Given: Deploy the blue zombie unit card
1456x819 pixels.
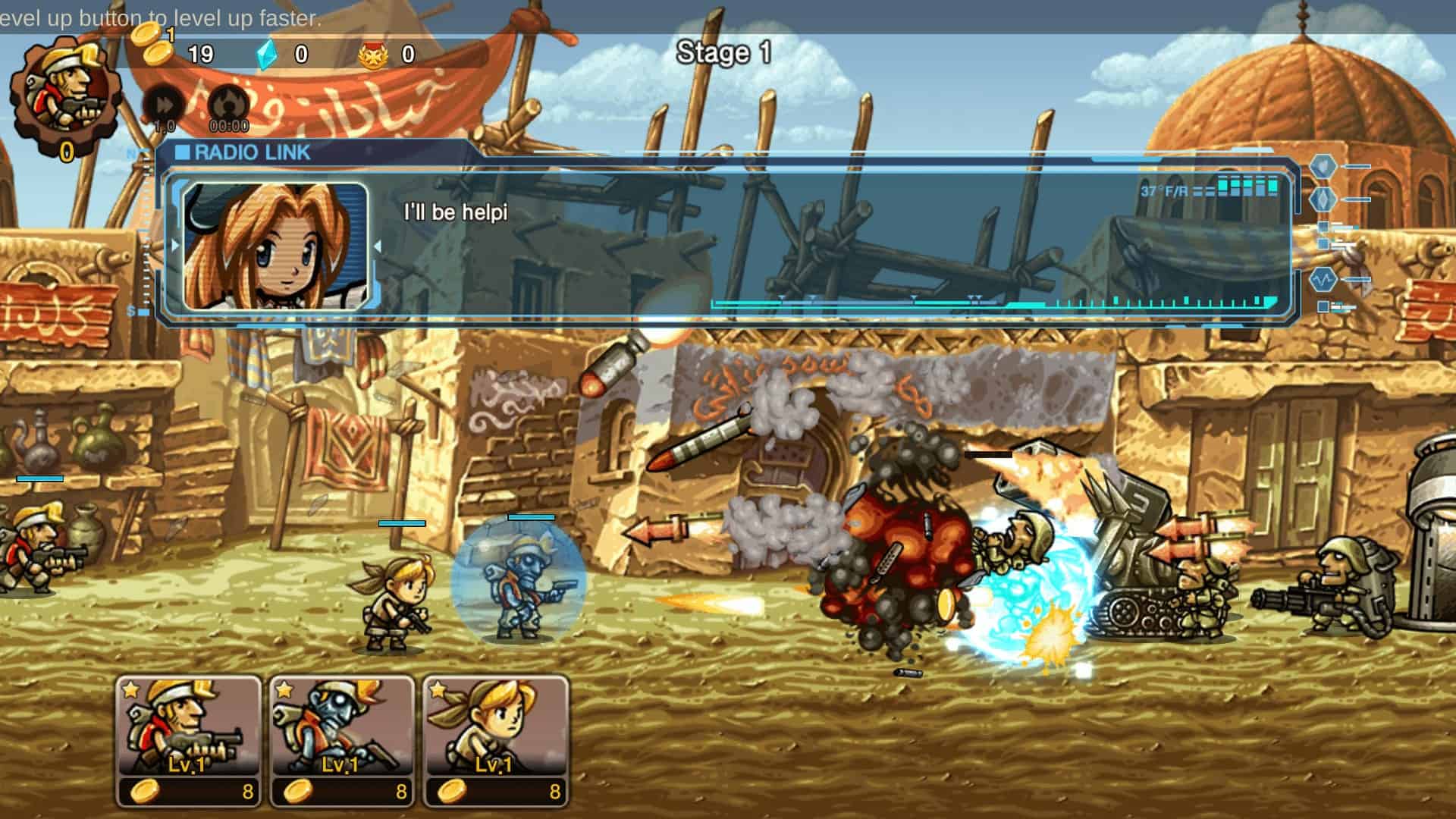Looking at the screenshot, I should [342, 739].
